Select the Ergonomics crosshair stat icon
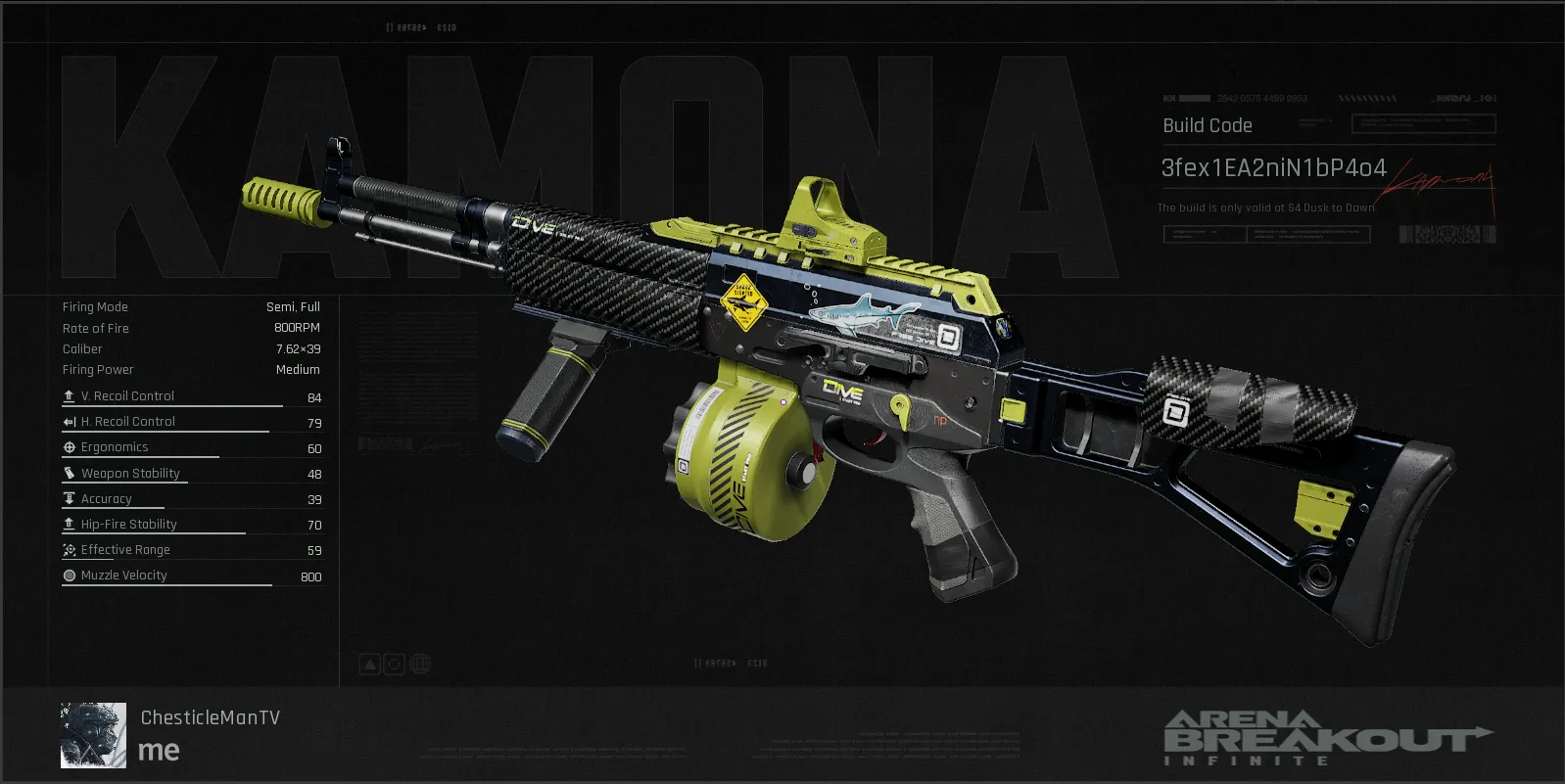The width and height of the screenshot is (1565, 784). 69,447
